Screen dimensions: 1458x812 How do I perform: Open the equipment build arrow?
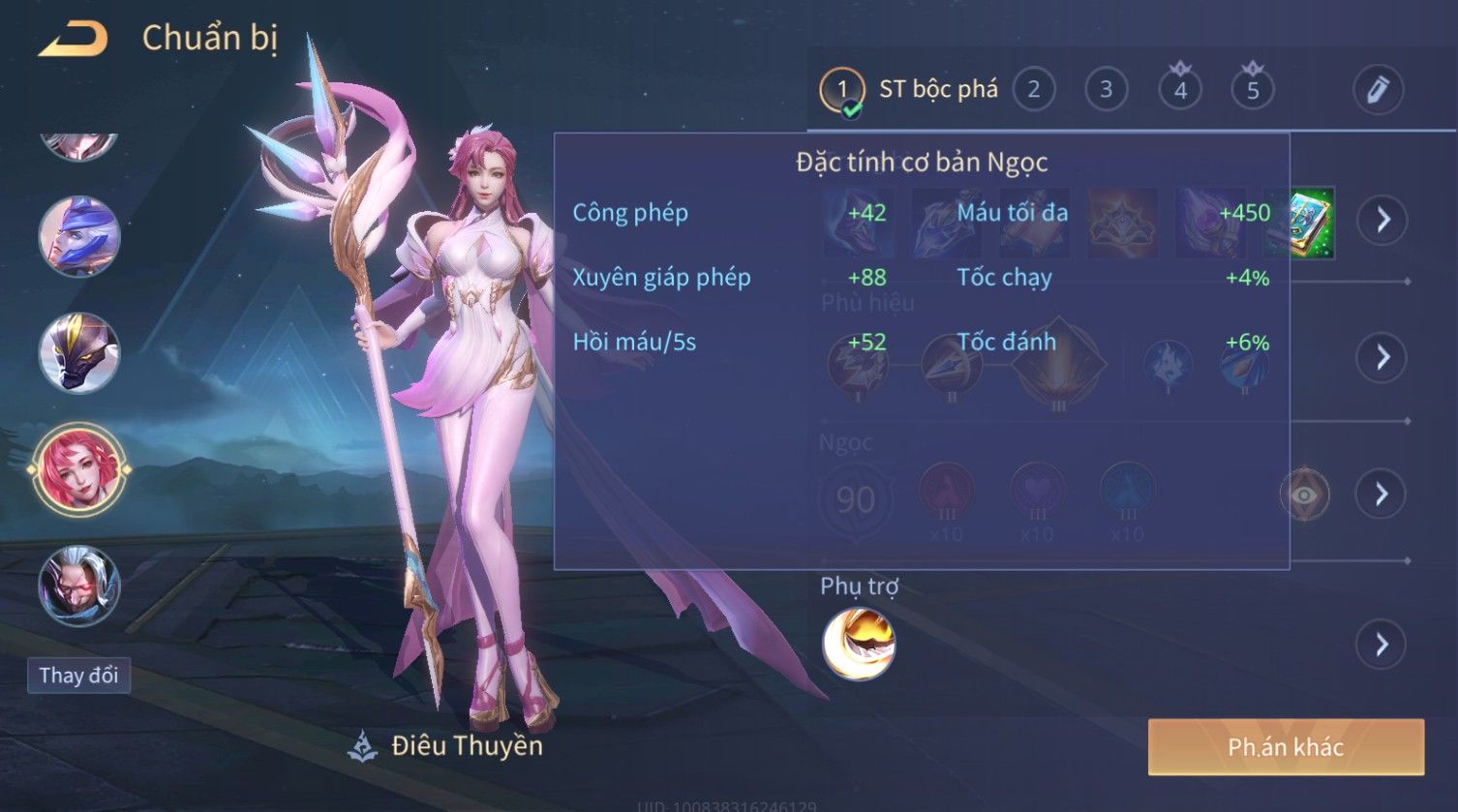(1382, 221)
